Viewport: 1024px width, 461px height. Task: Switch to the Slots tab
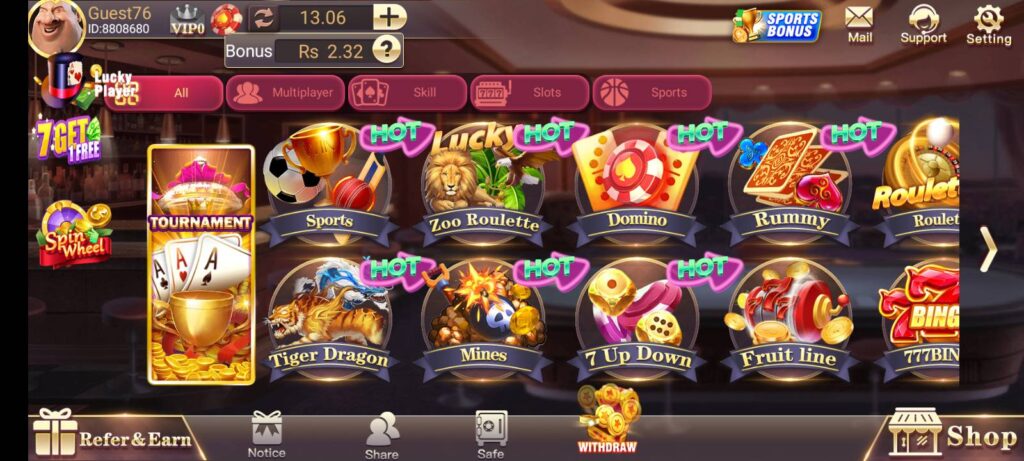(x=531, y=93)
